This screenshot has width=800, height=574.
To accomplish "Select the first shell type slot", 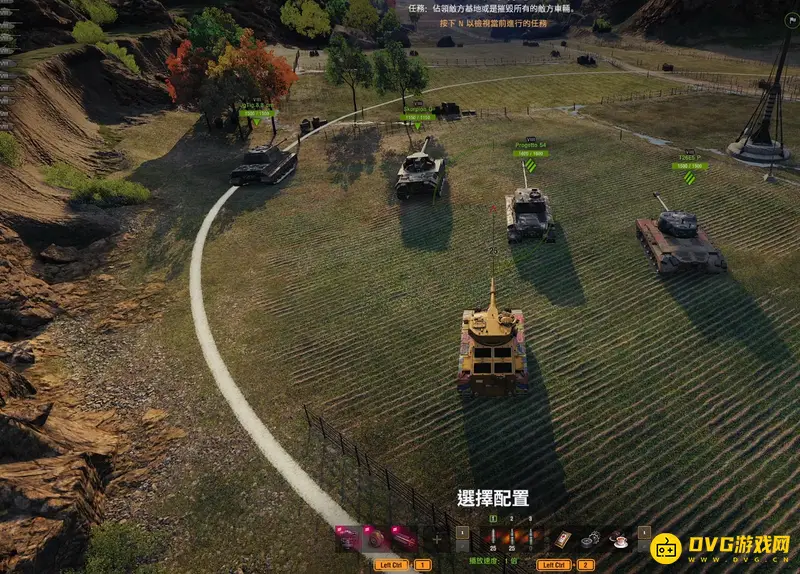I will (x=492, y=539).
